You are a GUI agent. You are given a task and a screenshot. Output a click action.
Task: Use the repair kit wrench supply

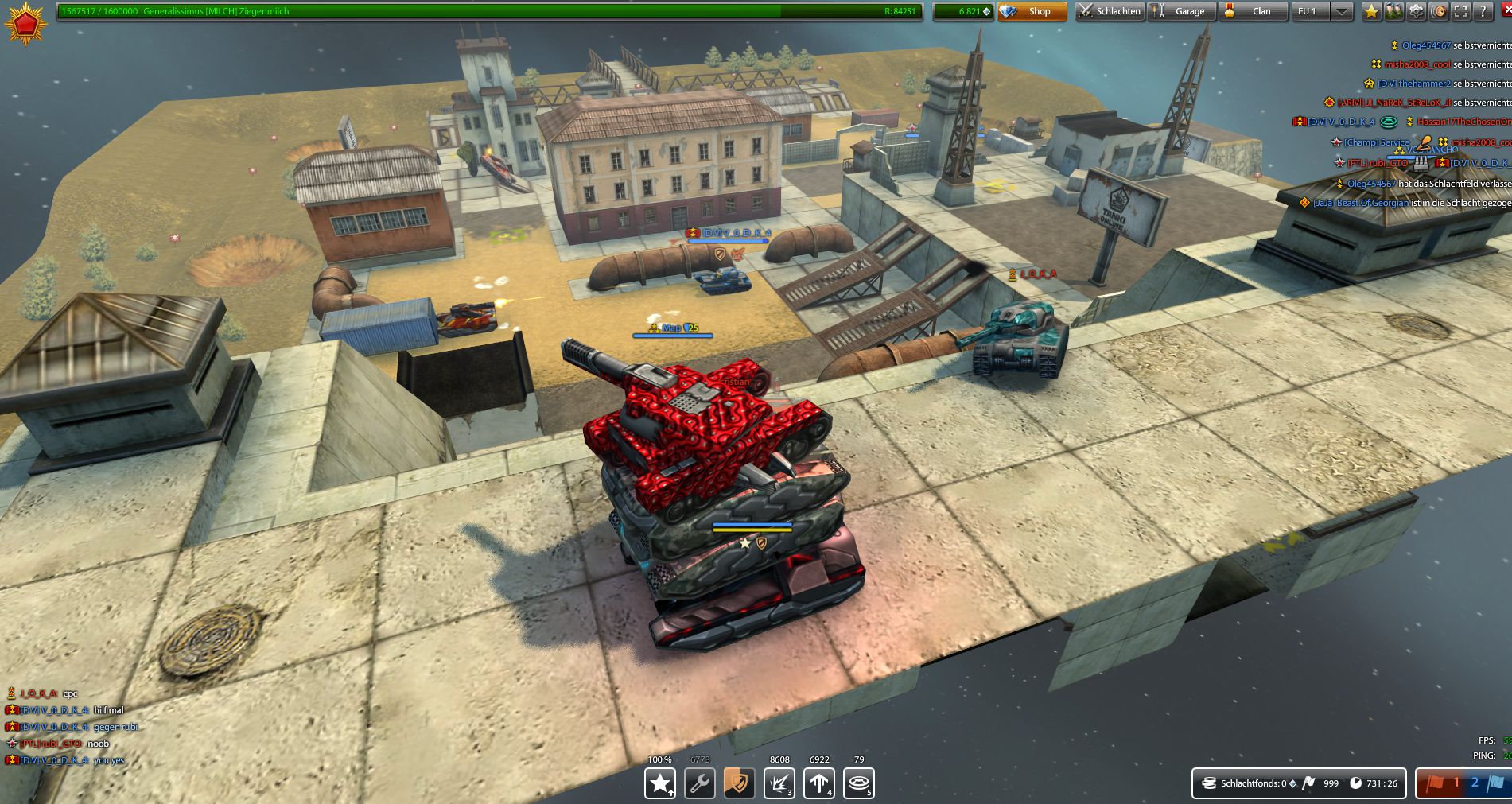(x=700, y=783)
